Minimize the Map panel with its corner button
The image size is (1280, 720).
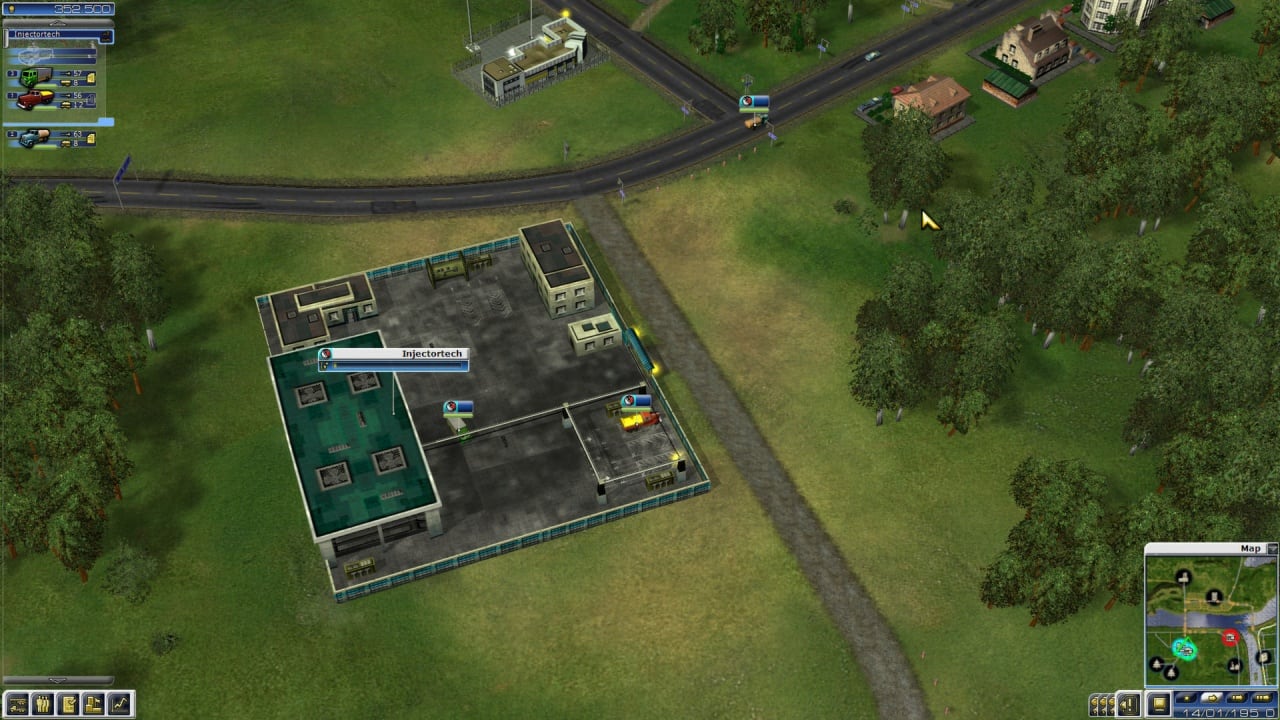[x=1272, y=548]
